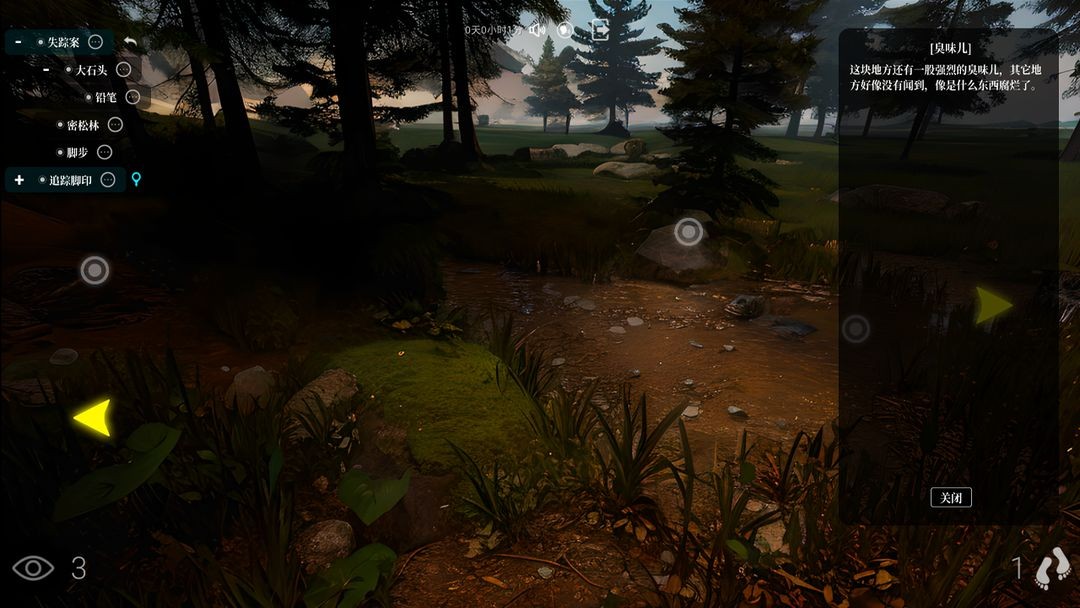Screen dimensions: 1080x608
Task: Click the exit game icon
Action: [600, 29]
